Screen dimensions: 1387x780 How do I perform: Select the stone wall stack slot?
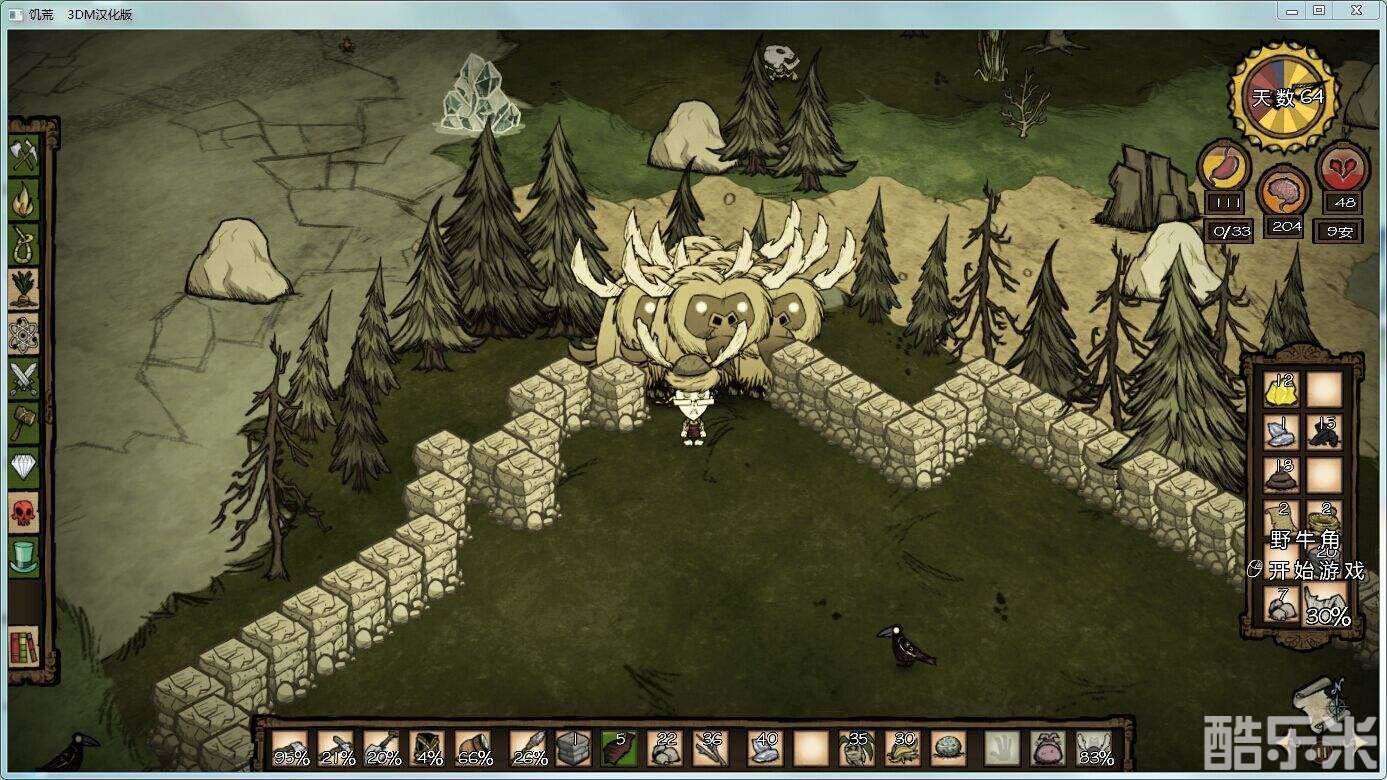pos(574,748)
